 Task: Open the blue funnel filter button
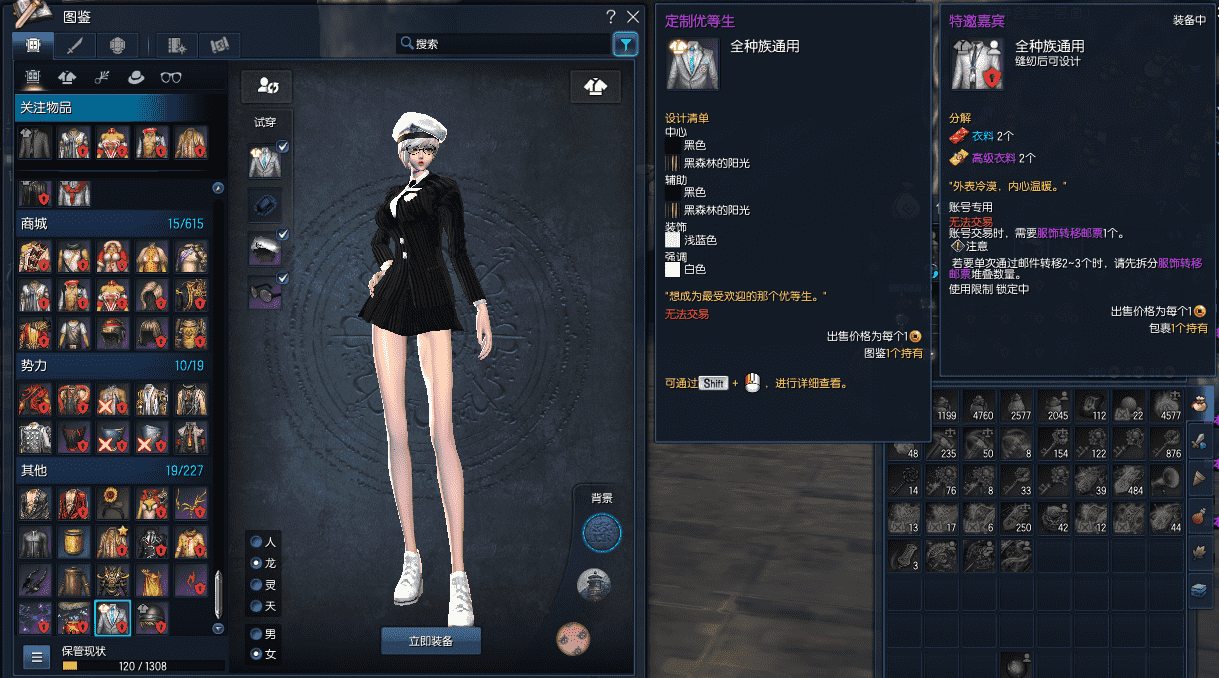point(625,44)
